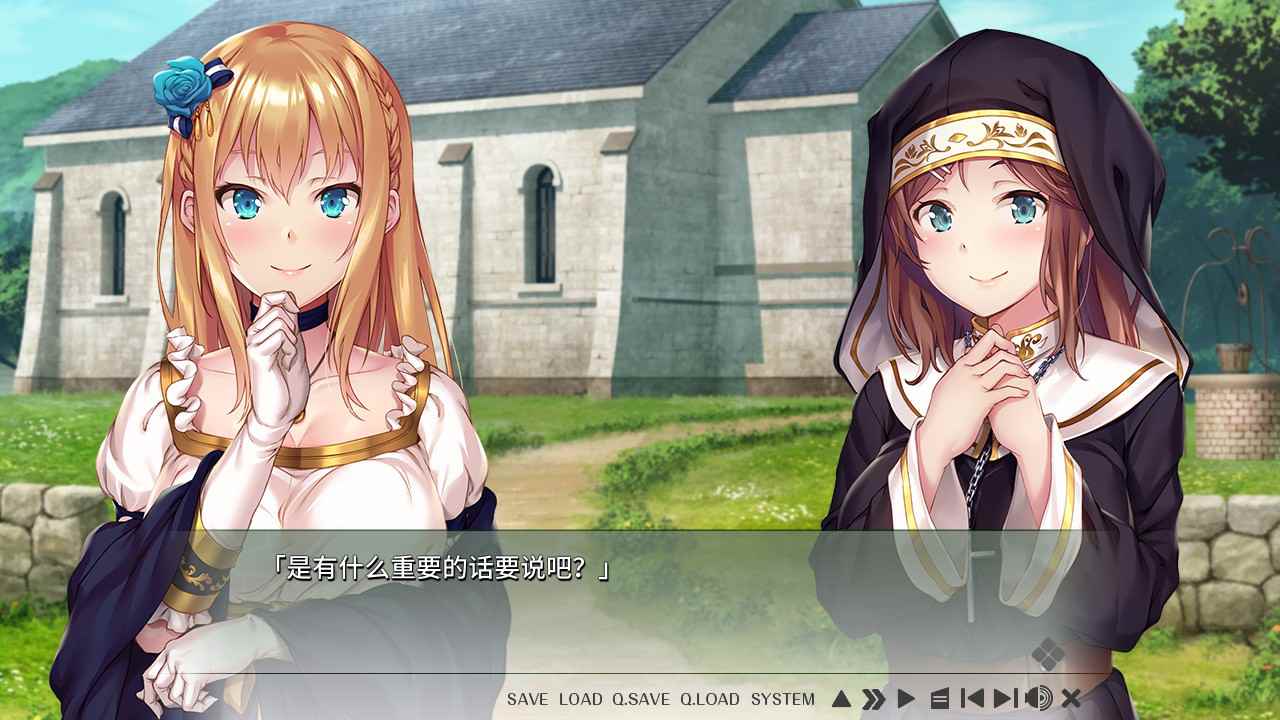
Task: Jump back with the previous-scene icon
Action: click(971, 699)
